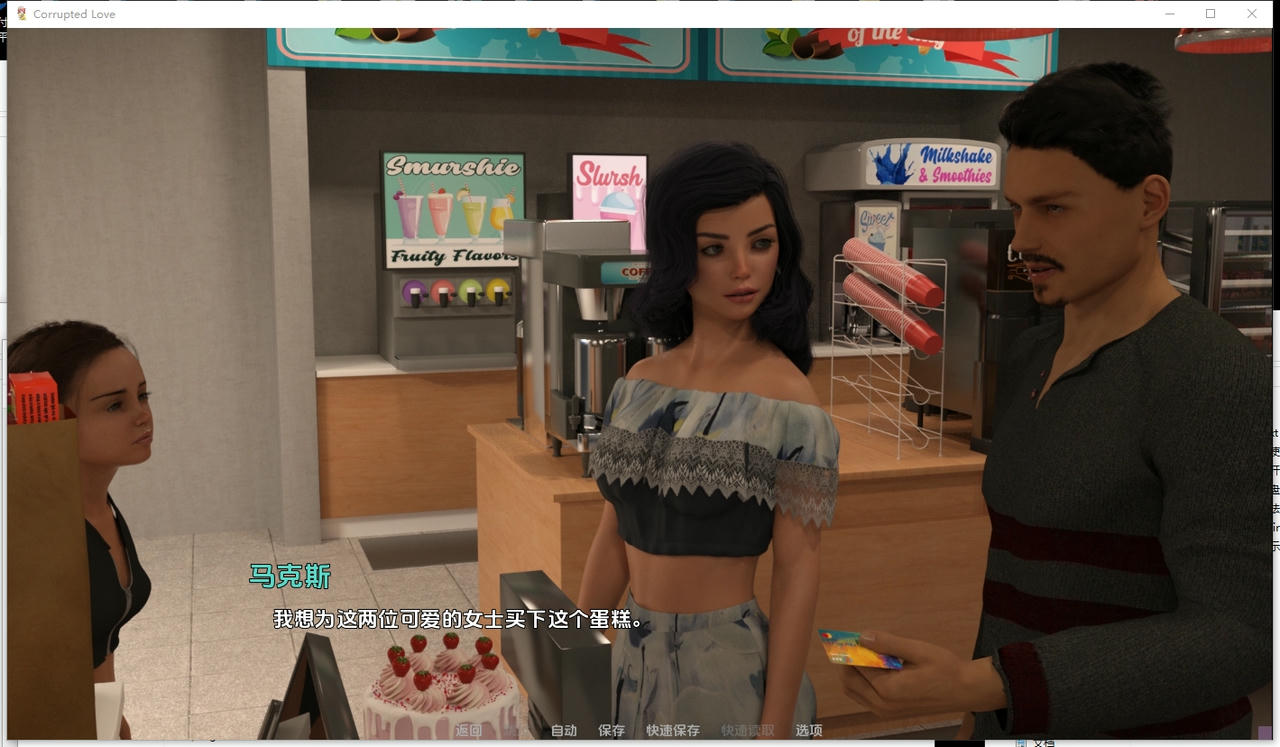Minimize the game window
The width and height of the screenshot is (1280, 747).
1169,14
